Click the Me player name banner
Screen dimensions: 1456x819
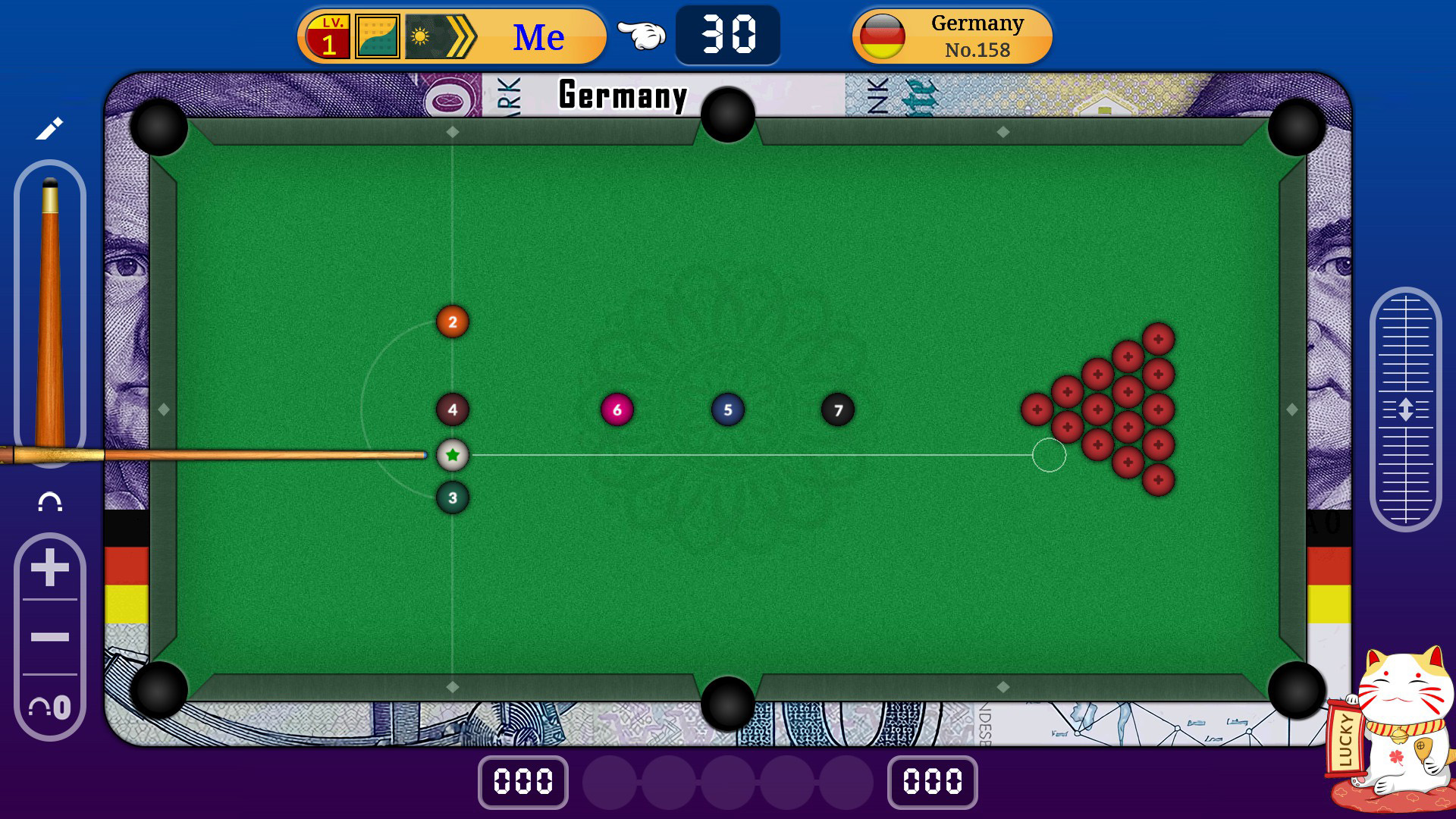(538, 34)
